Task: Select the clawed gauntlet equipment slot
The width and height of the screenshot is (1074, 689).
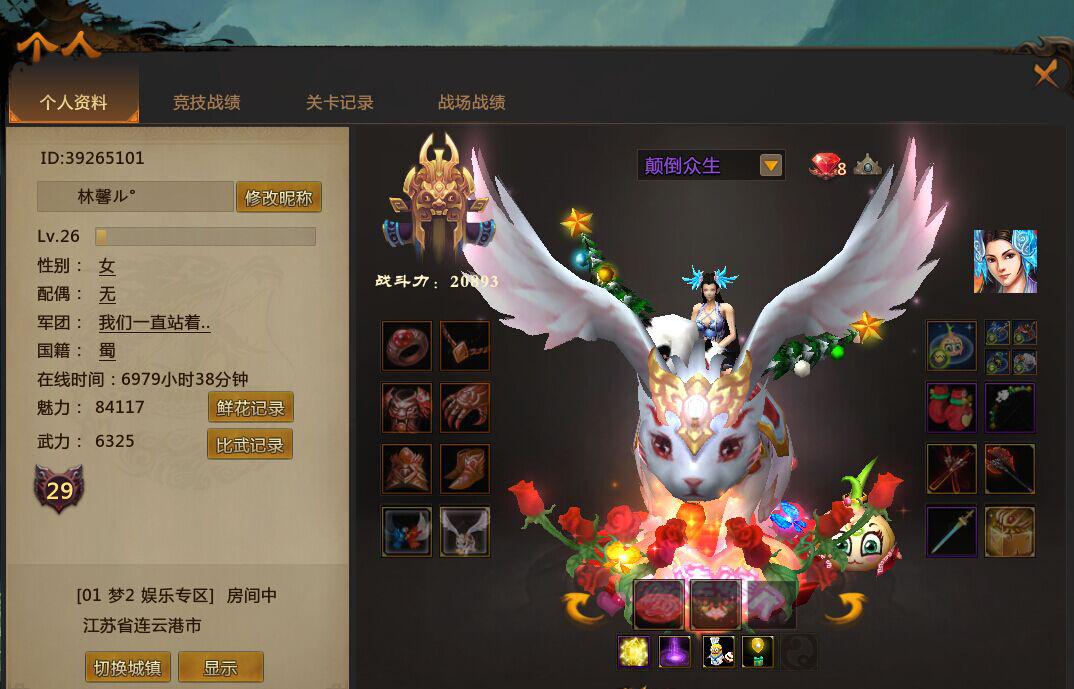Action: (x=465, y=408)
